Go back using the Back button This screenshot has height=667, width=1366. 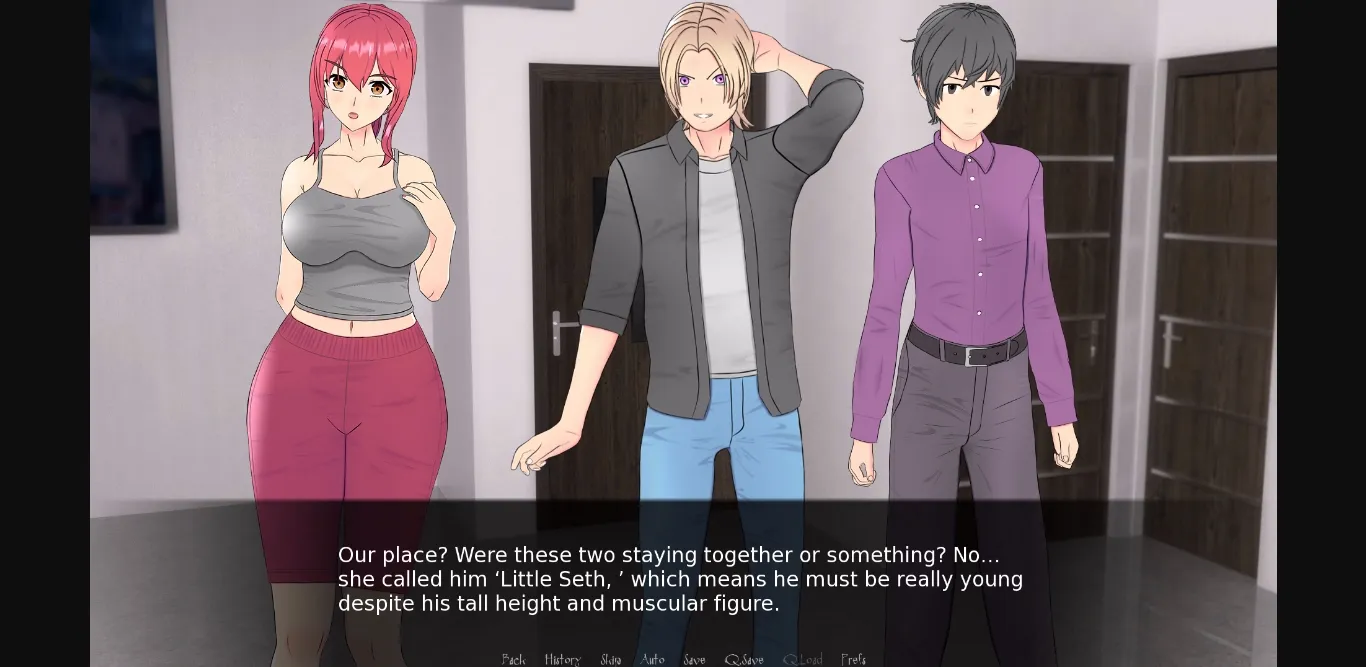coord(513,659)
